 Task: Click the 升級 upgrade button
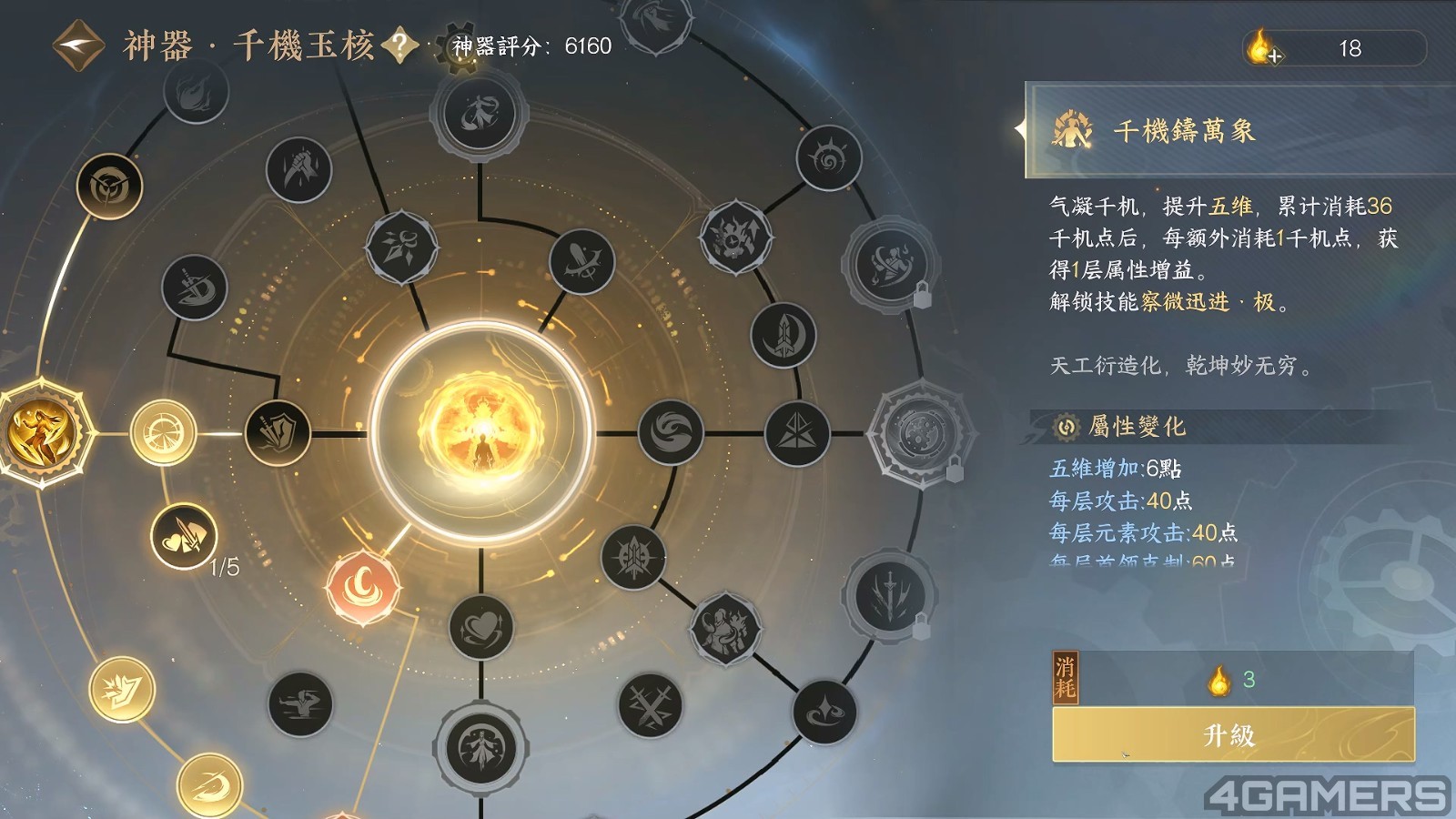[1233, 734]
